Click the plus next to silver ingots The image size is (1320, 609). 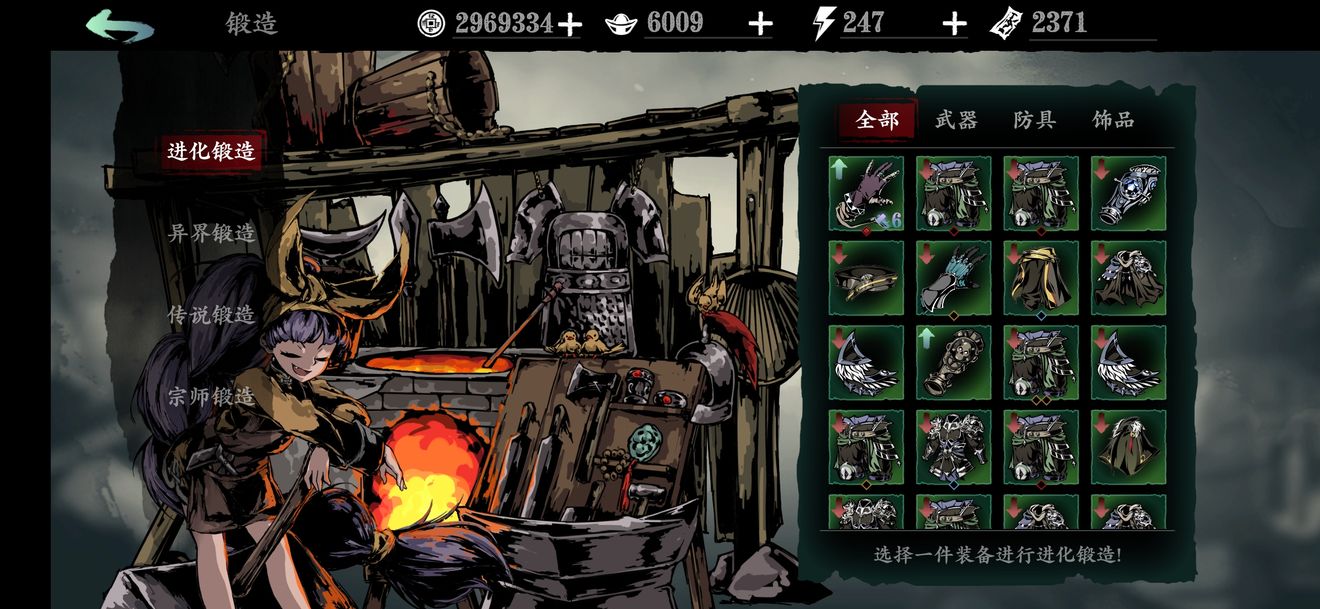[x=760, y=24]
